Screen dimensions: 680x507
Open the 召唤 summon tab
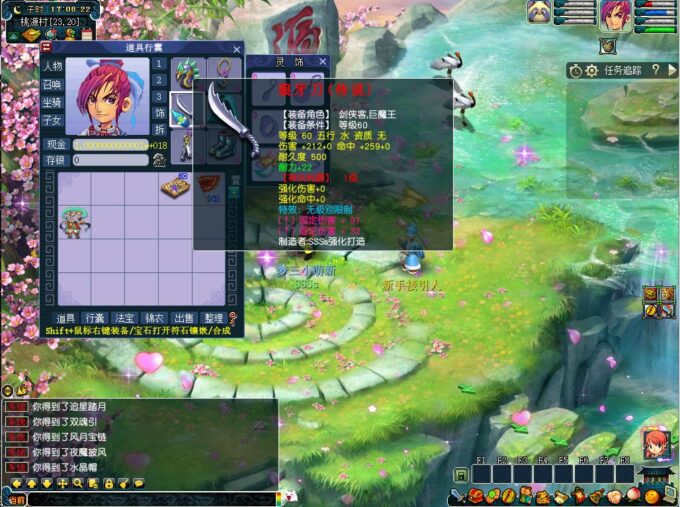click(53, 84)
